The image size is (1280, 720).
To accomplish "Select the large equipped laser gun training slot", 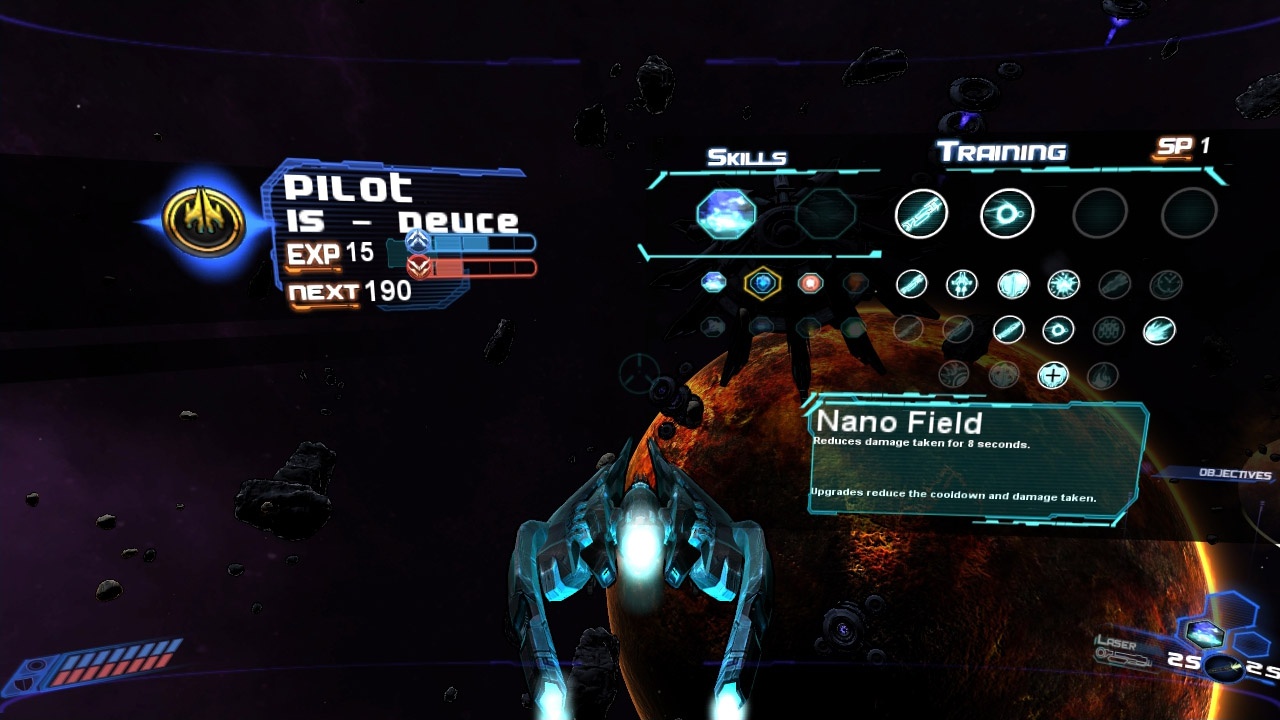I will (921, 213).
